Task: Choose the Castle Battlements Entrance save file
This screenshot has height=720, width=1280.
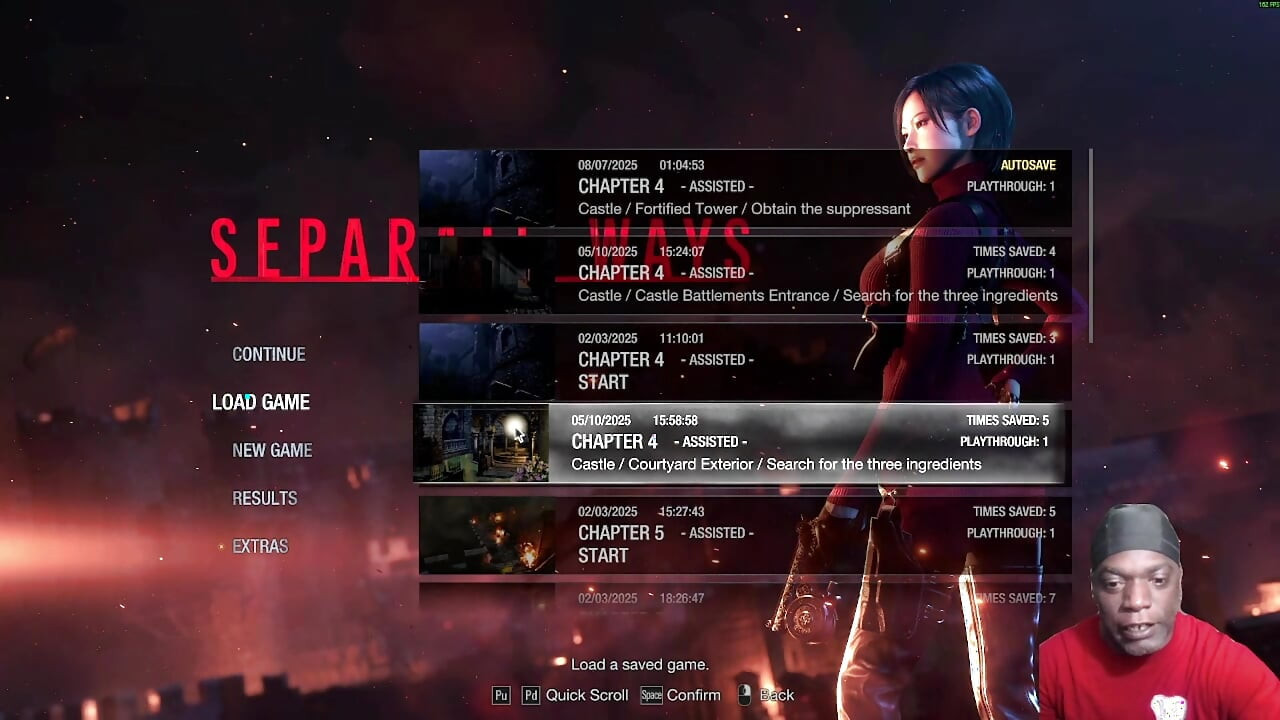Action: point(744,273)
